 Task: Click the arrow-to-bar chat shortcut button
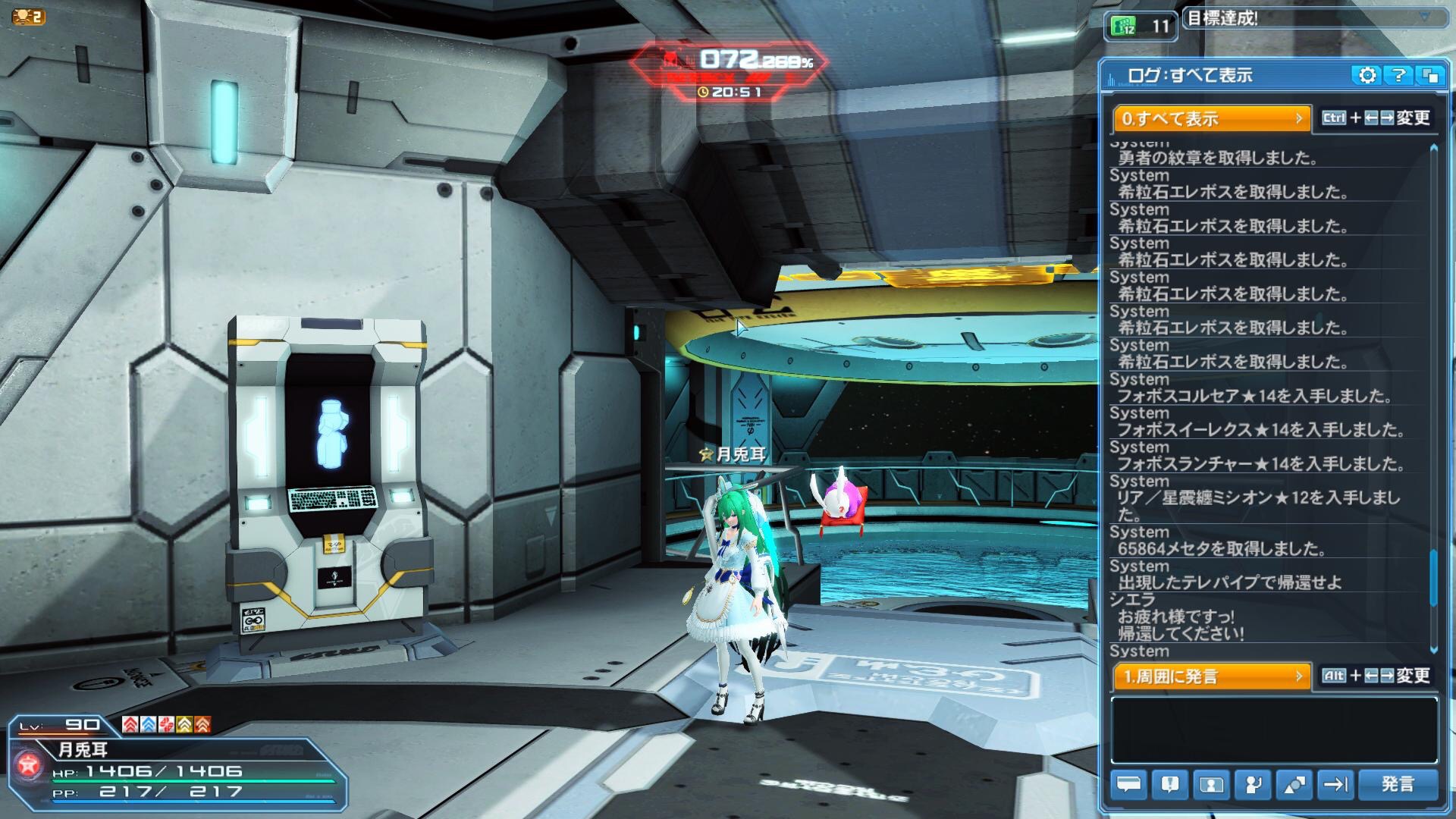click(1335, 784)
